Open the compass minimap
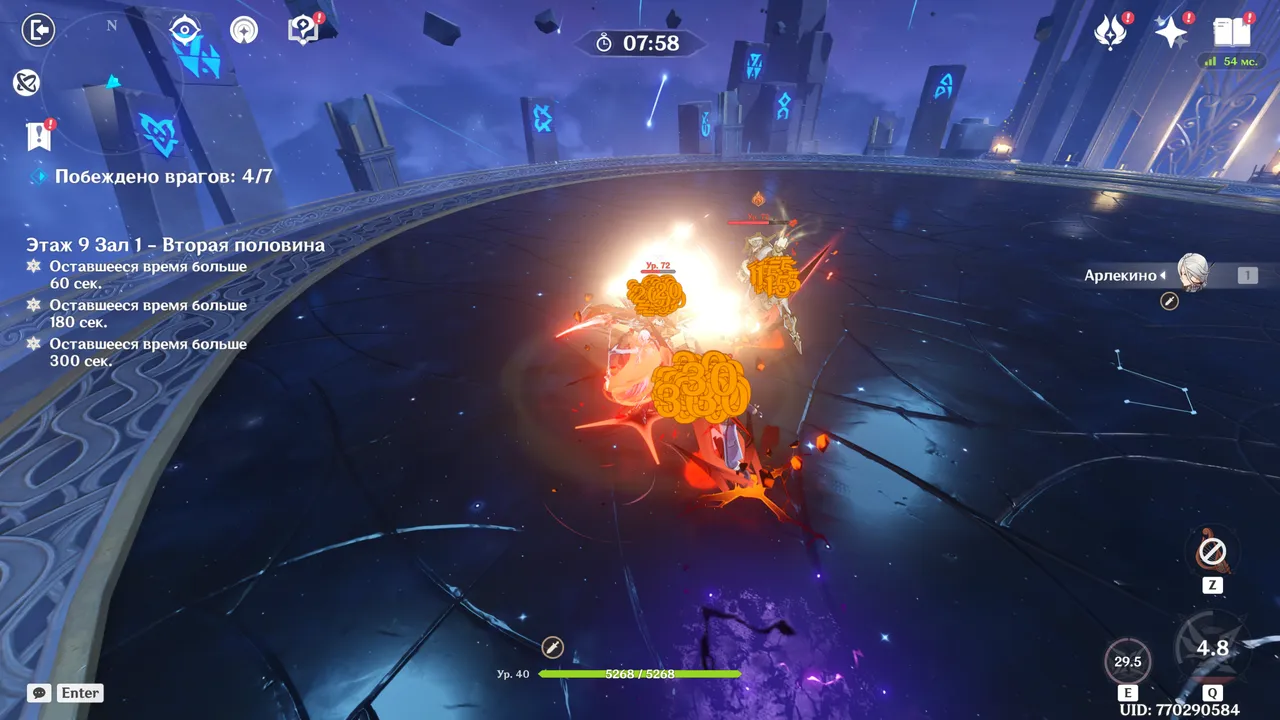Viewport: 1280px width, 720px height. click(x=112, y=78)
